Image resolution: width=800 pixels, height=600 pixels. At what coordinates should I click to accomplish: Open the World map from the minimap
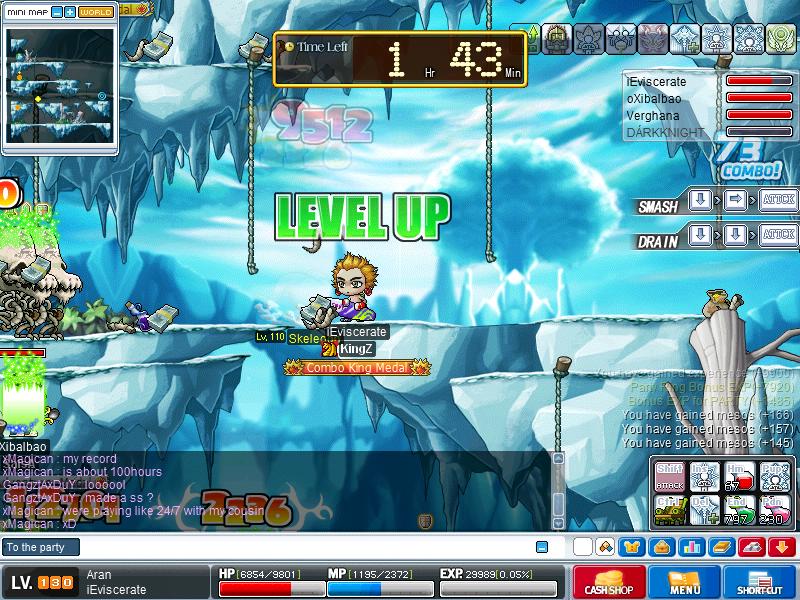coord(96,12)
